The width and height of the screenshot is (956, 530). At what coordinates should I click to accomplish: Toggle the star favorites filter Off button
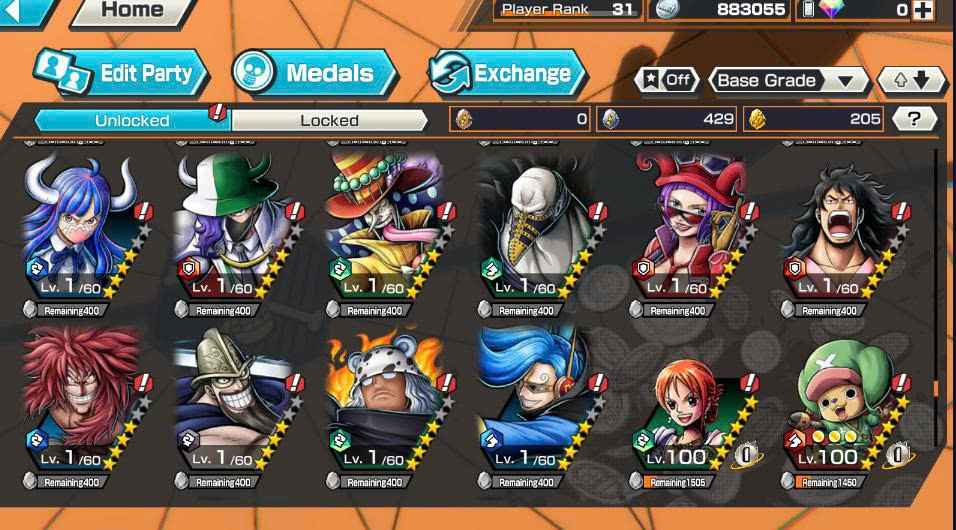click(666, 80)
